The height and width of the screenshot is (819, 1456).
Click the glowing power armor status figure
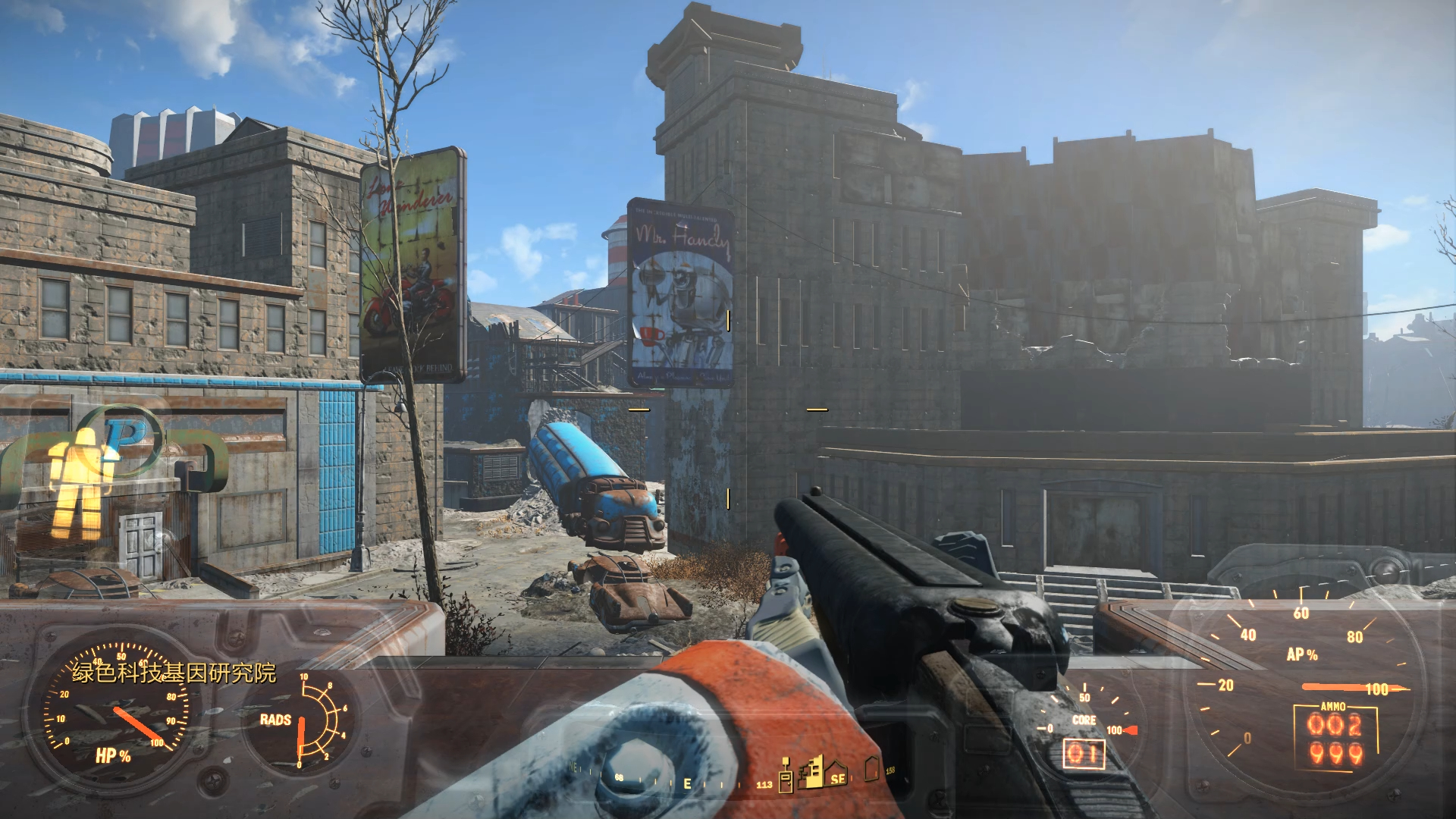[79, 483]
